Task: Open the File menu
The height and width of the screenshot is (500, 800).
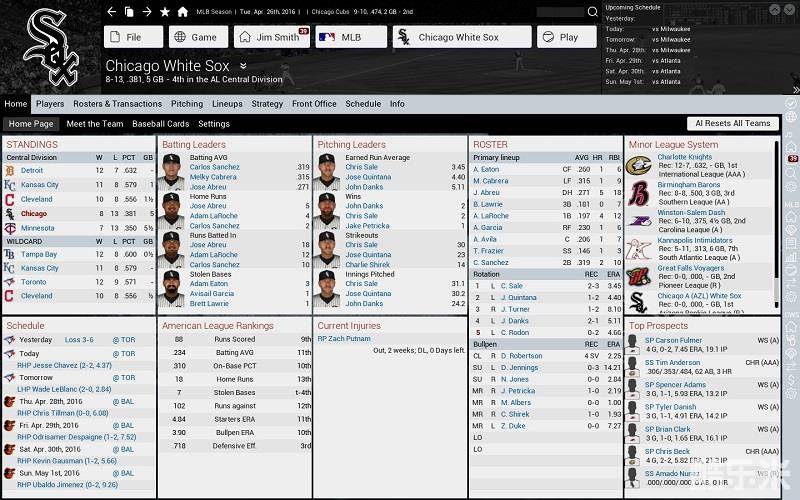Action: click(x=133, y=37)
